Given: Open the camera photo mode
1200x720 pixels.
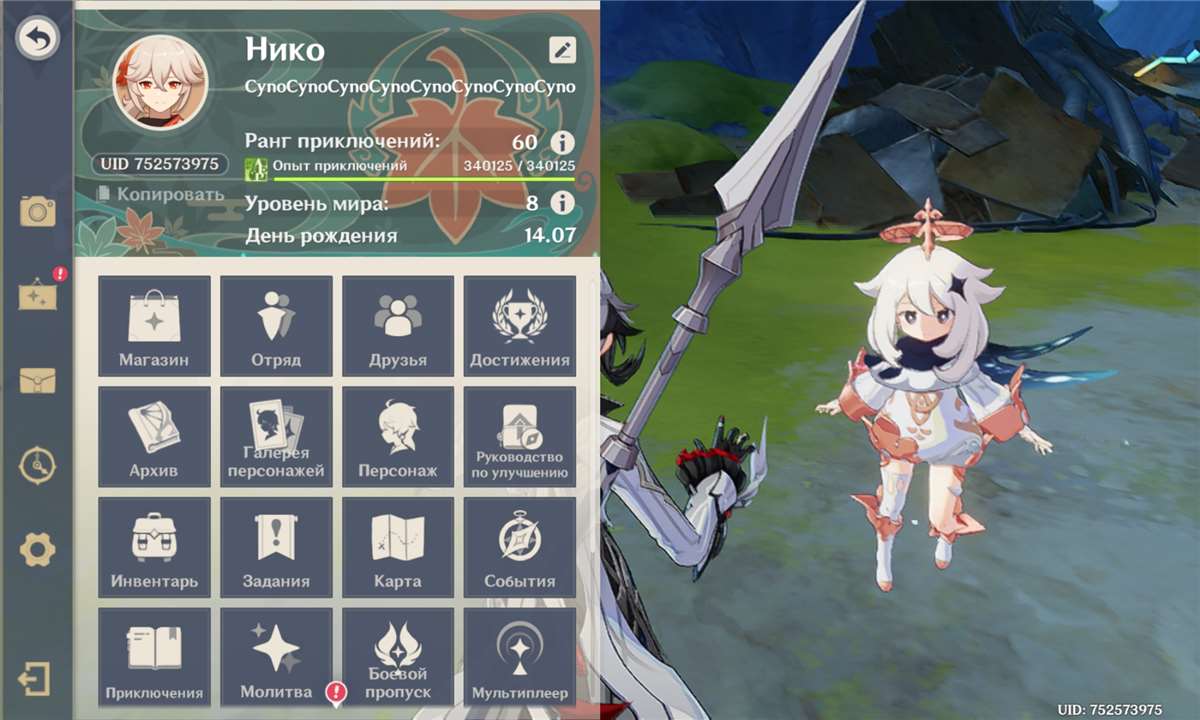Looking at the screenshot, I should pyautogui.click(x=38, y=211).
